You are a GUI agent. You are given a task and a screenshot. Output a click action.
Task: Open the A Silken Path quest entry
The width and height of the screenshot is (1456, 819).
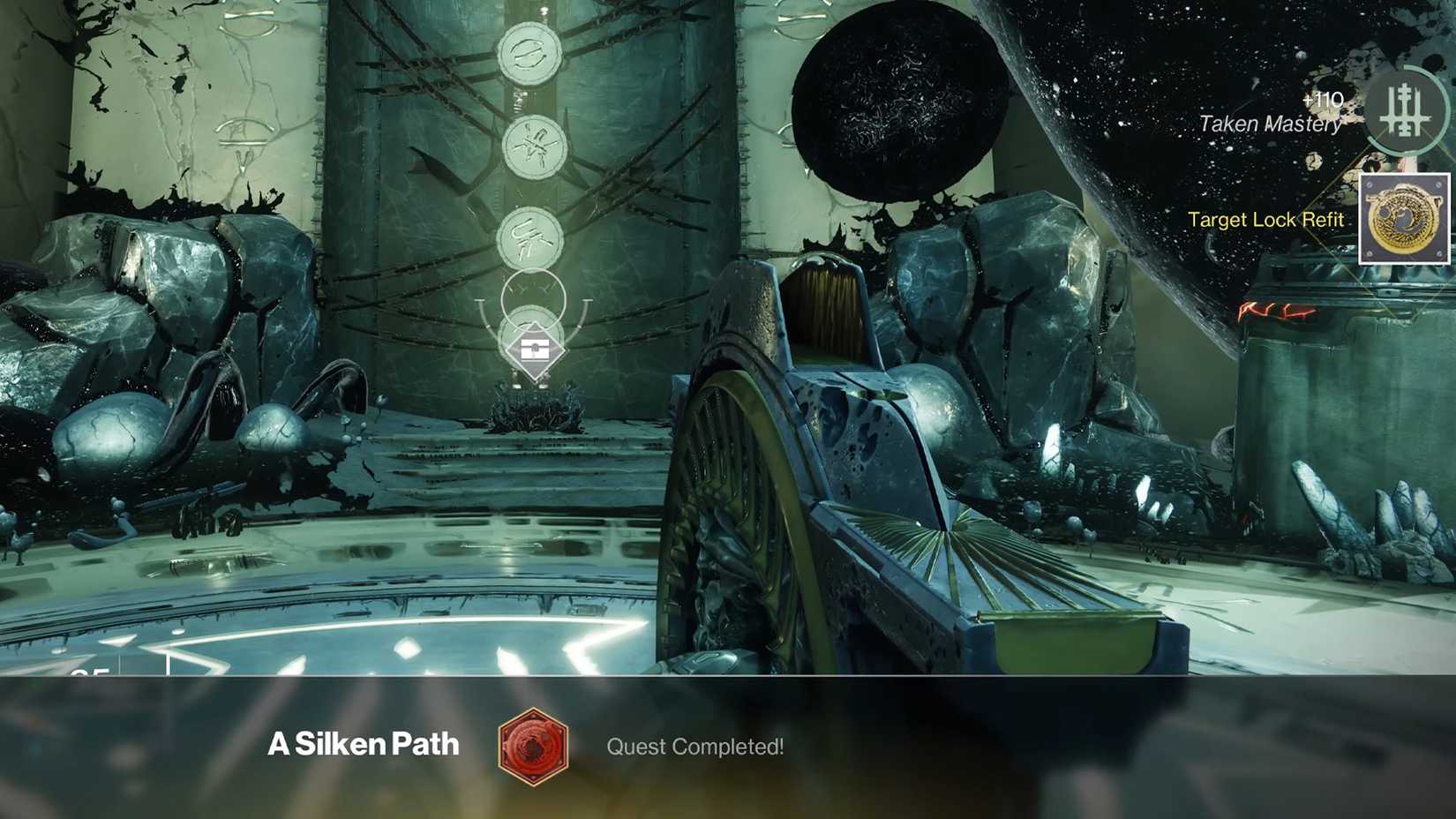362,744
